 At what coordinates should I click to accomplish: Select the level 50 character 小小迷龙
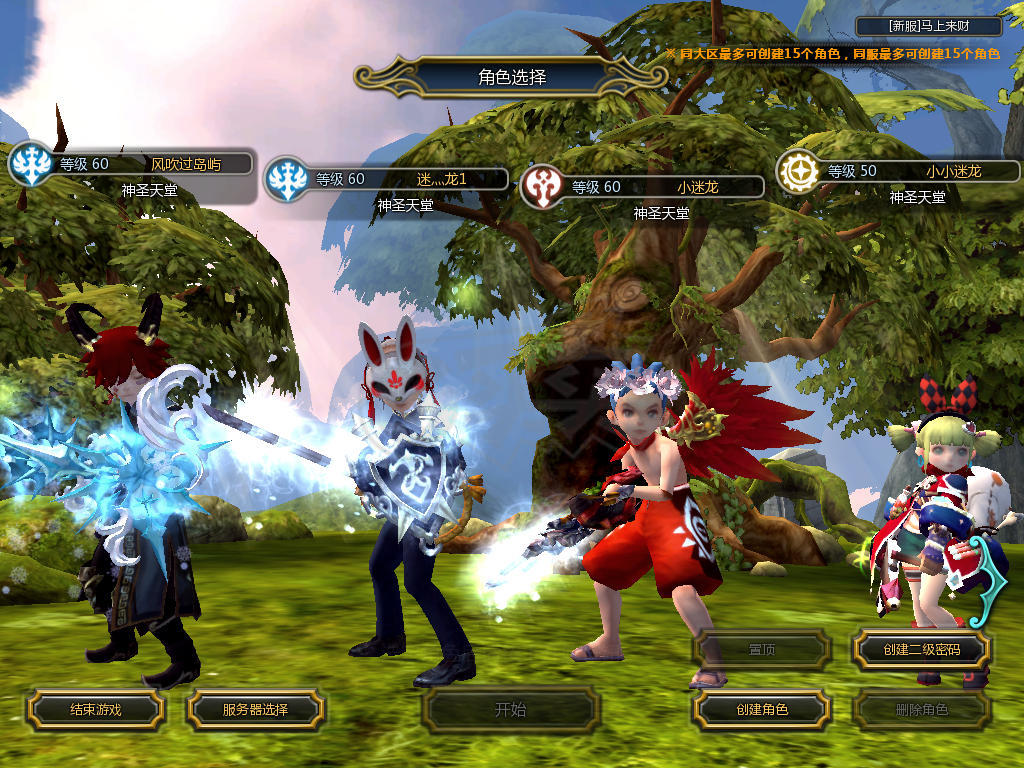(910, 171)
